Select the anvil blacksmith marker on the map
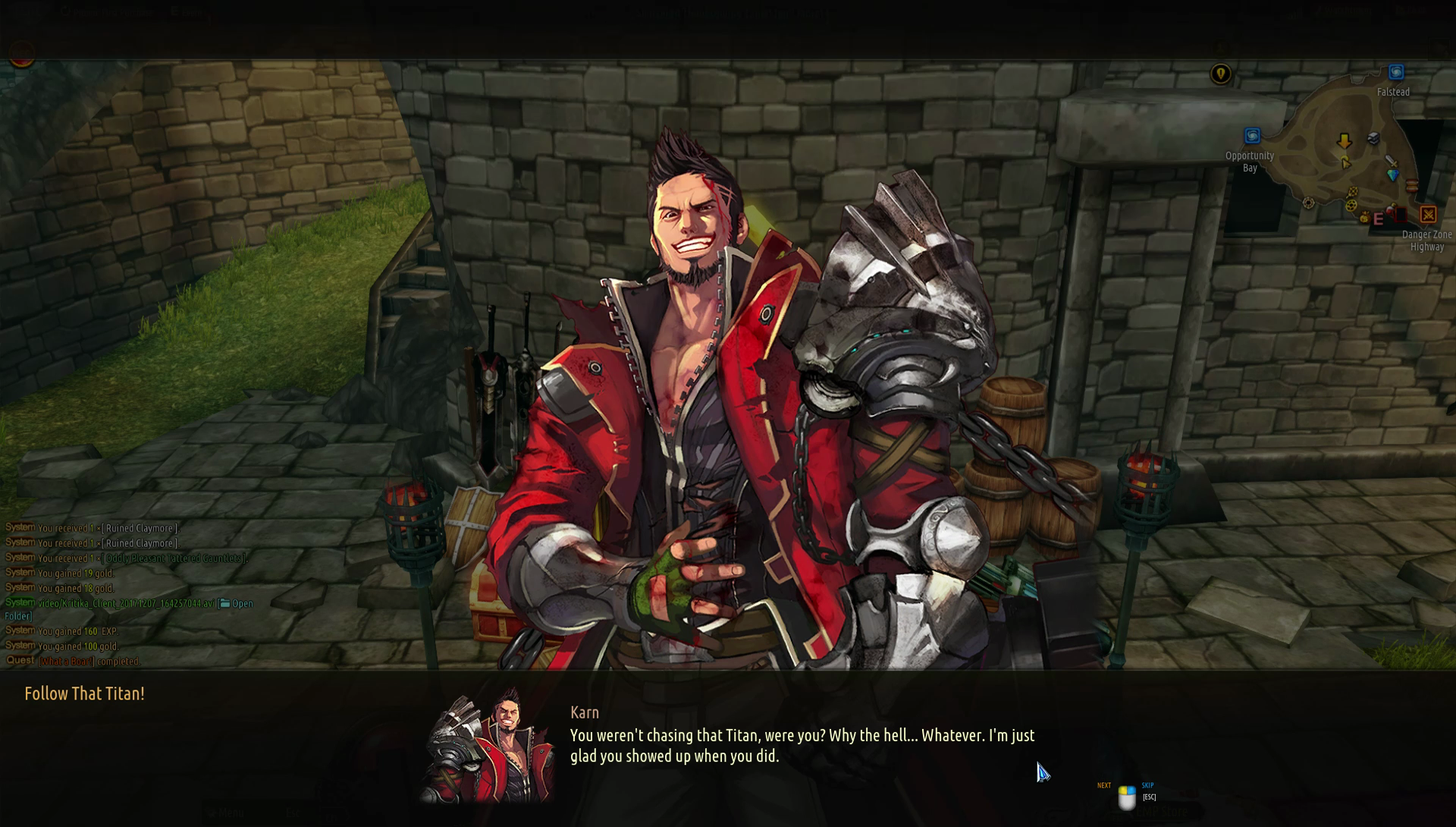 [x=1373, y=138]
